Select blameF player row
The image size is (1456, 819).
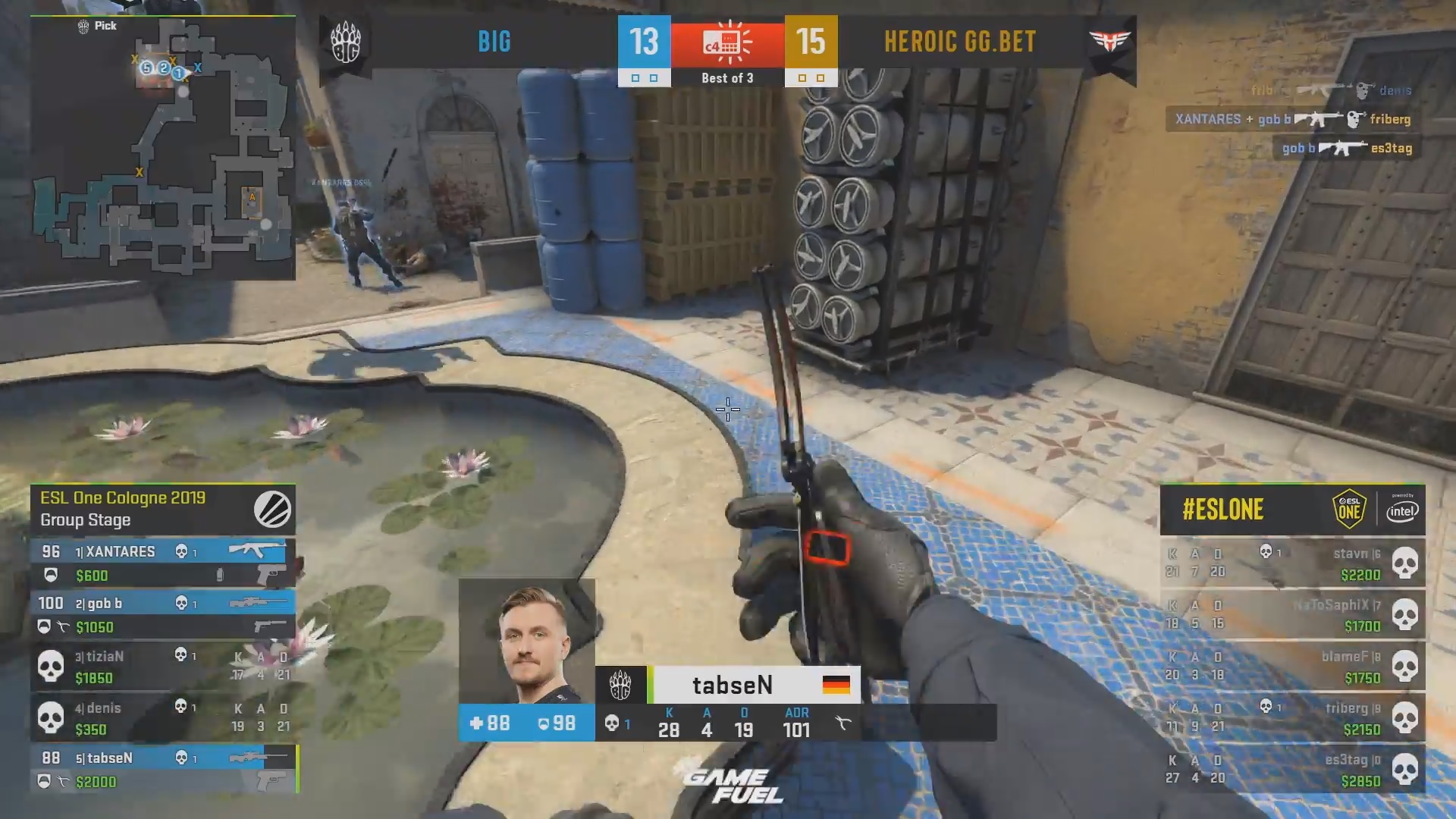(x=1292, y=666)
